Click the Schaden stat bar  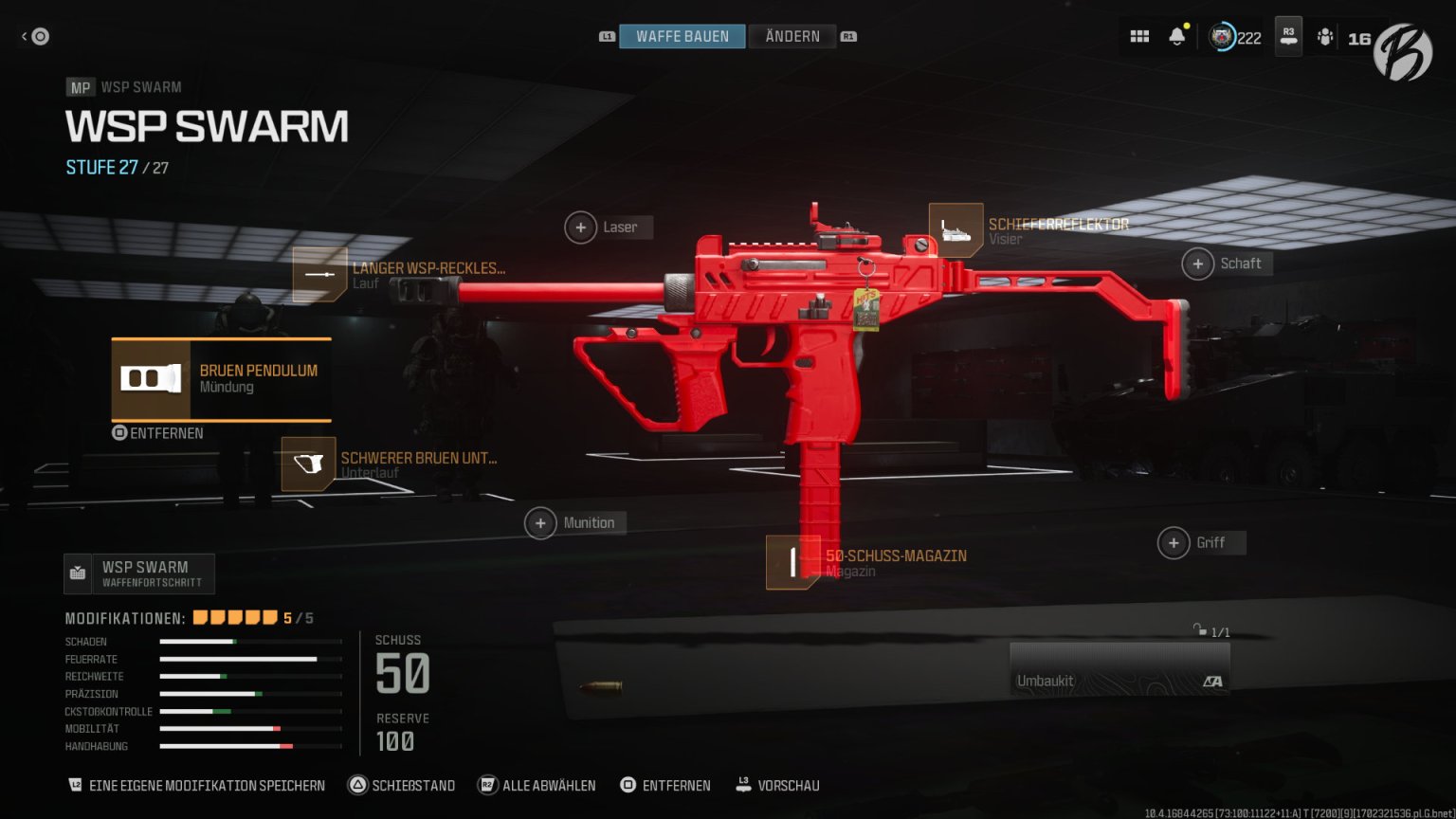click(249, 642)
